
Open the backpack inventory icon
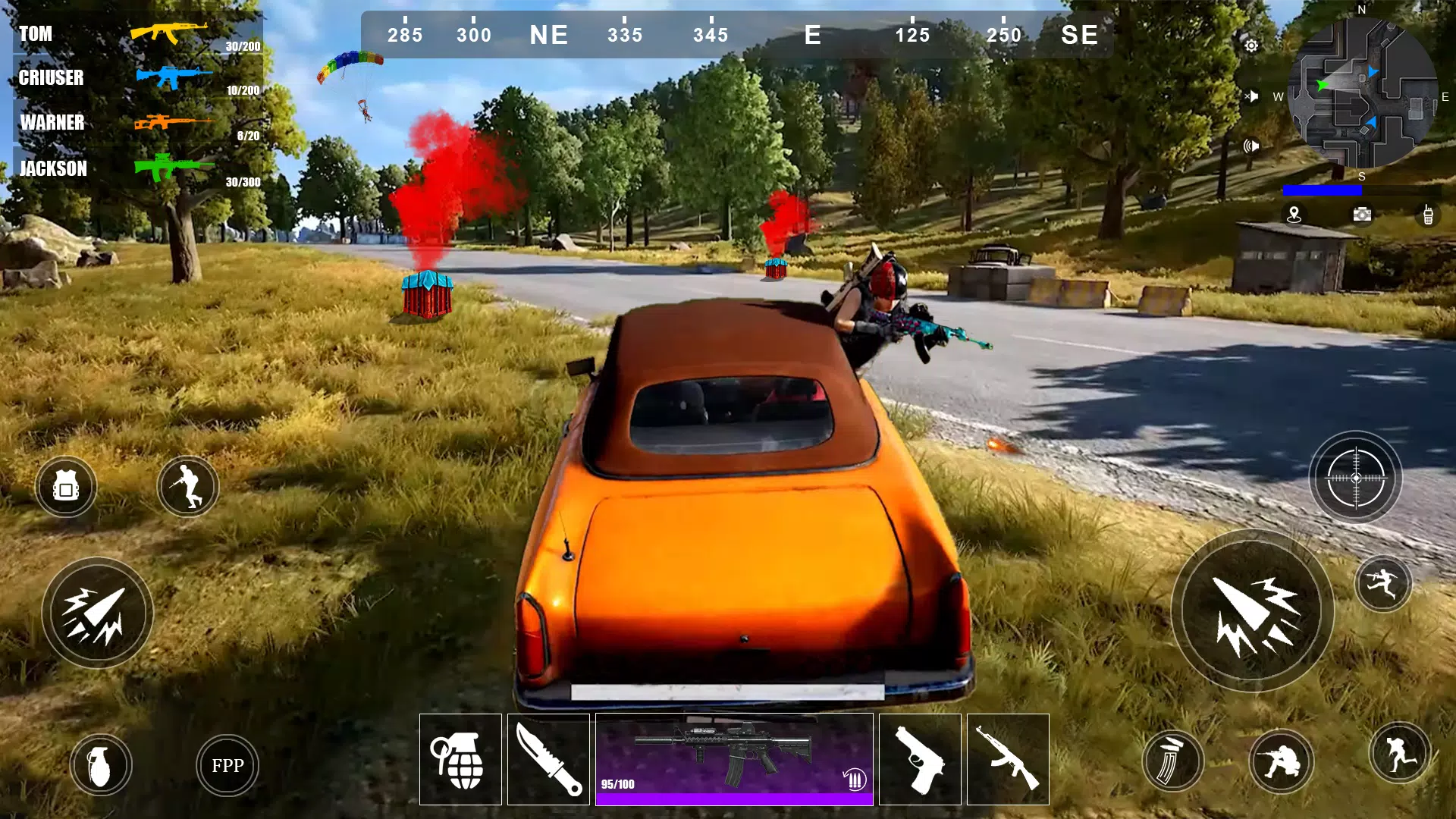66,486
